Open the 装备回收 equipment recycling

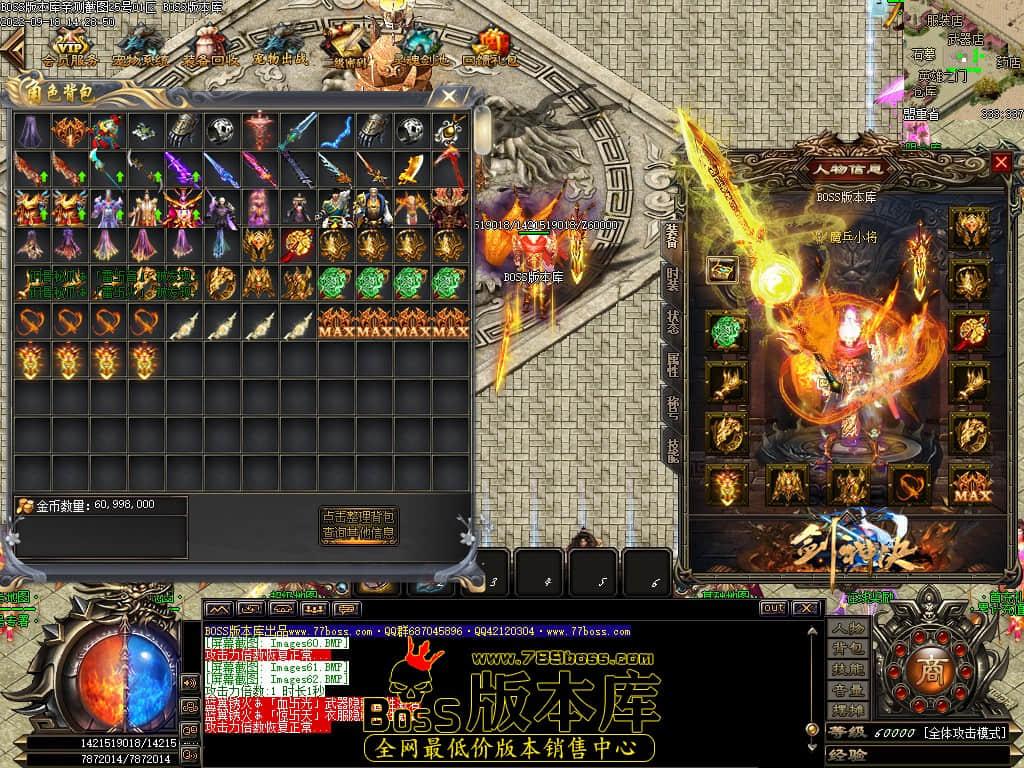tap(211, 46)
